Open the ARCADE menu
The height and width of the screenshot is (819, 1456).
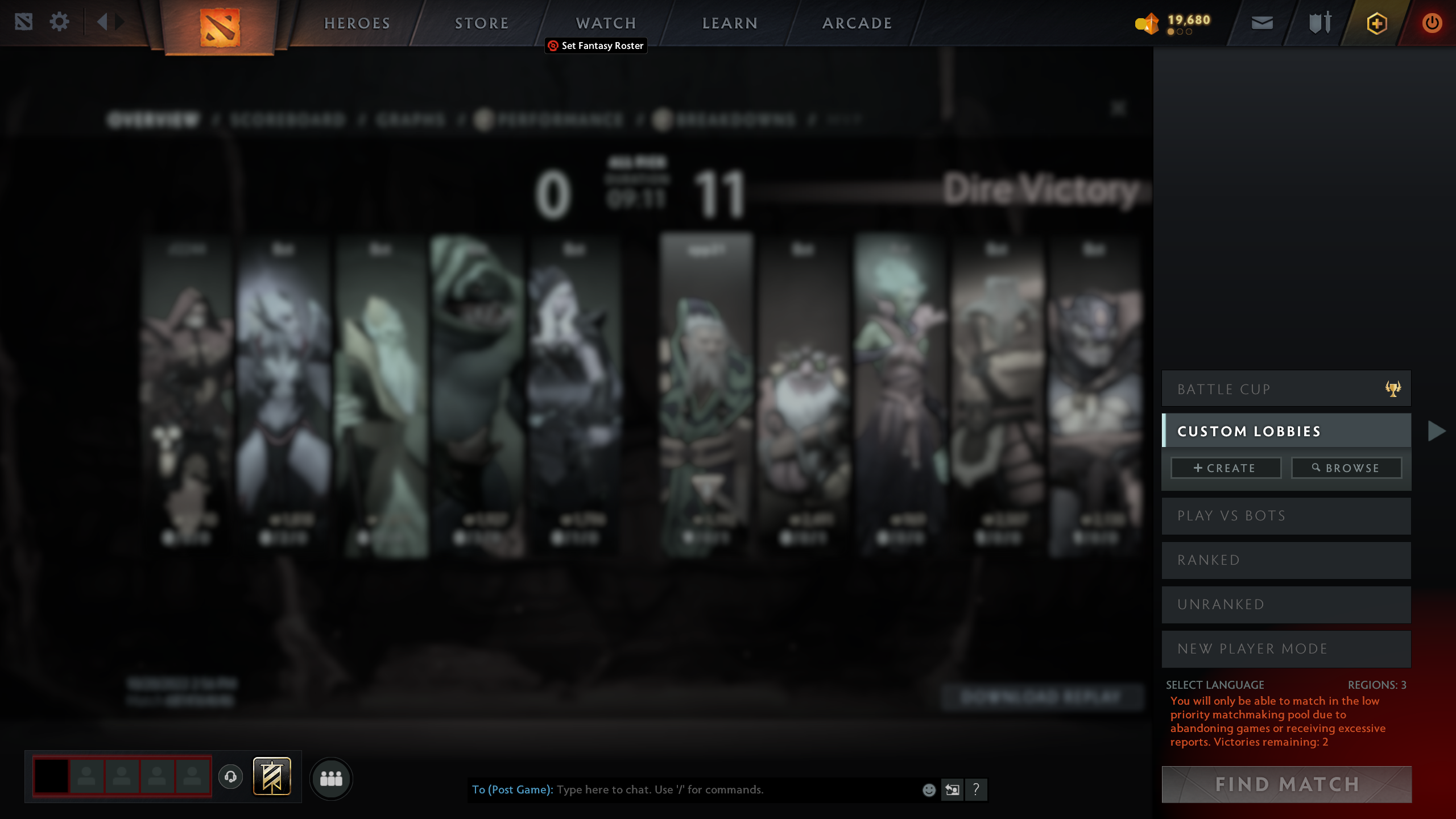[x=856, y=23]
